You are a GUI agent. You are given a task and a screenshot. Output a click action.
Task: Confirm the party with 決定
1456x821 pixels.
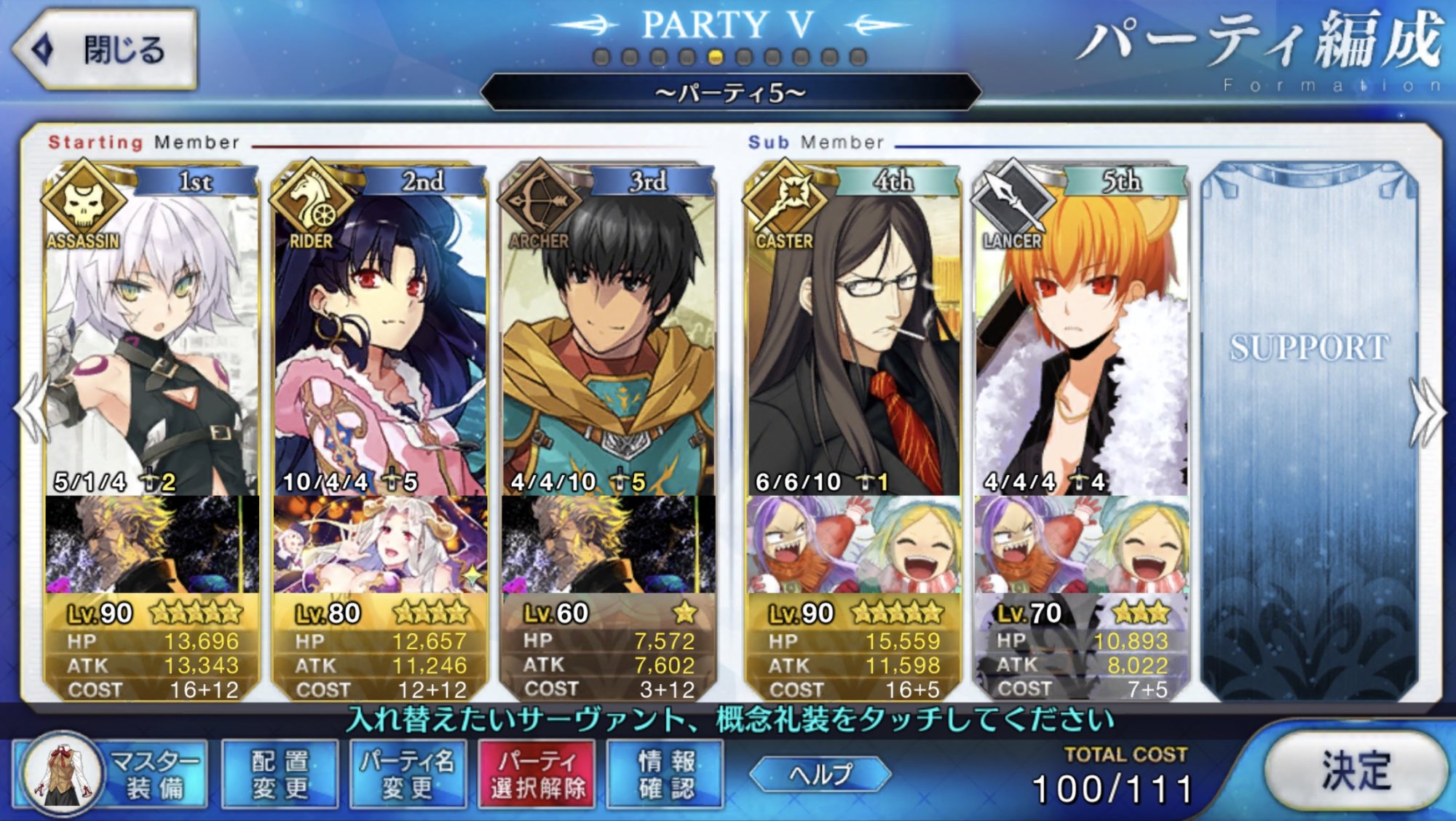point(1356,770)
